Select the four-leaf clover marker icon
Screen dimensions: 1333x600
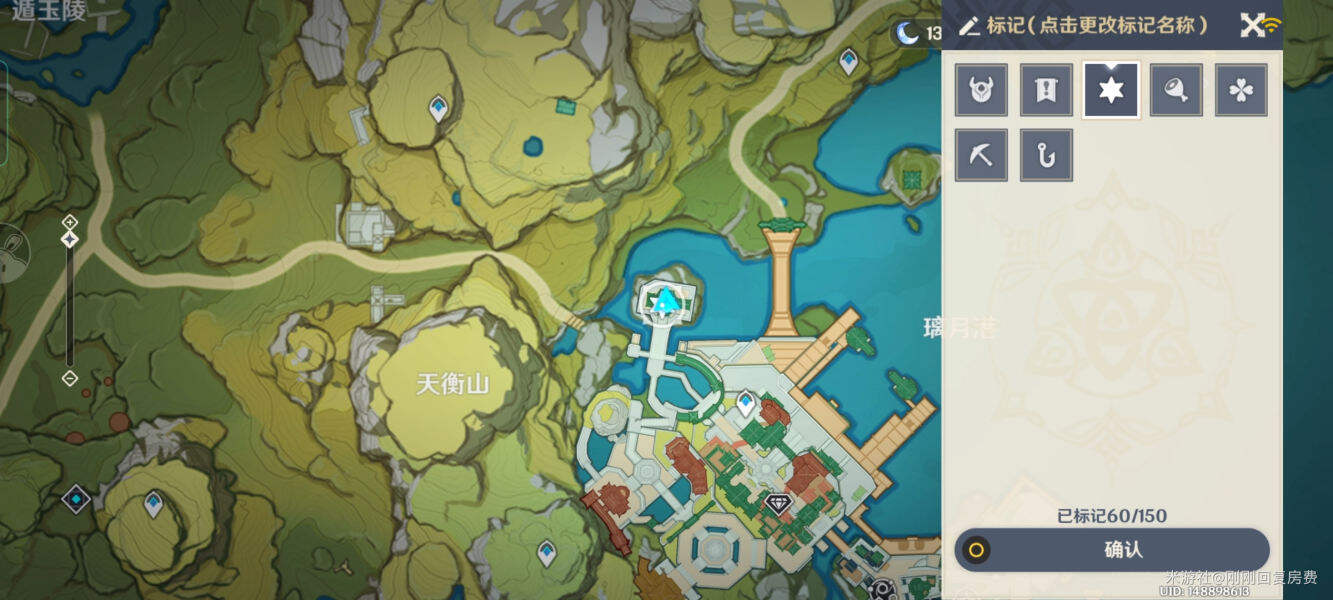coord(1241,91)
